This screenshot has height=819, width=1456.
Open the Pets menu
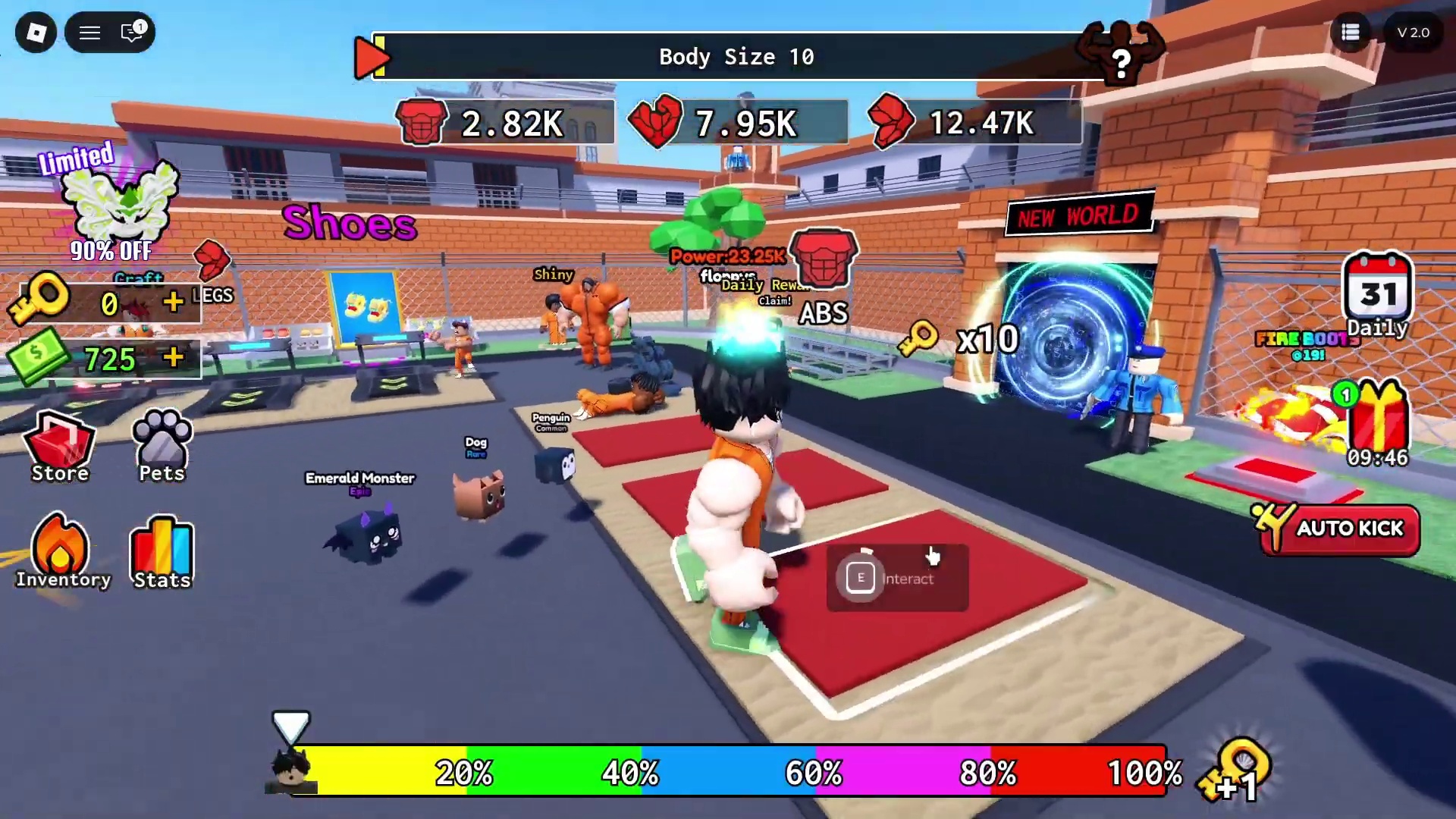coord(162,447)
